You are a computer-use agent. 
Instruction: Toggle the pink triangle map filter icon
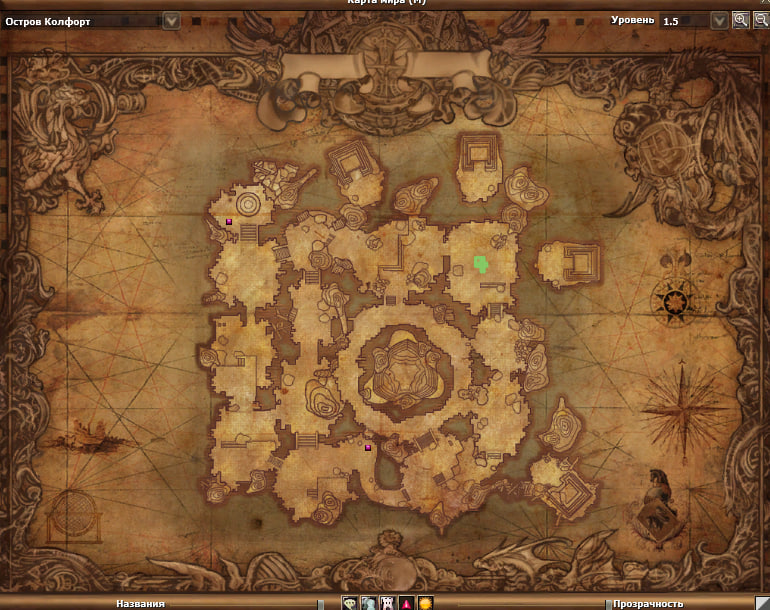(407, 603)
